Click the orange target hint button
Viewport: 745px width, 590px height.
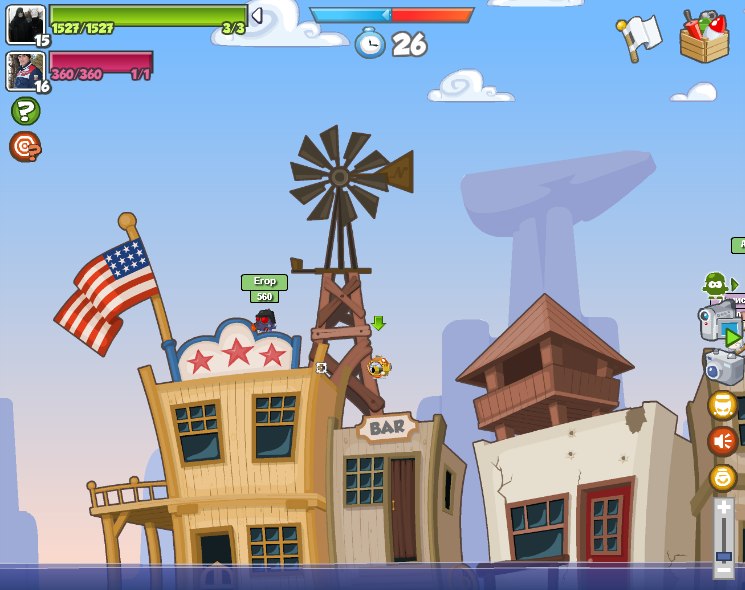[x=25, y=147]
